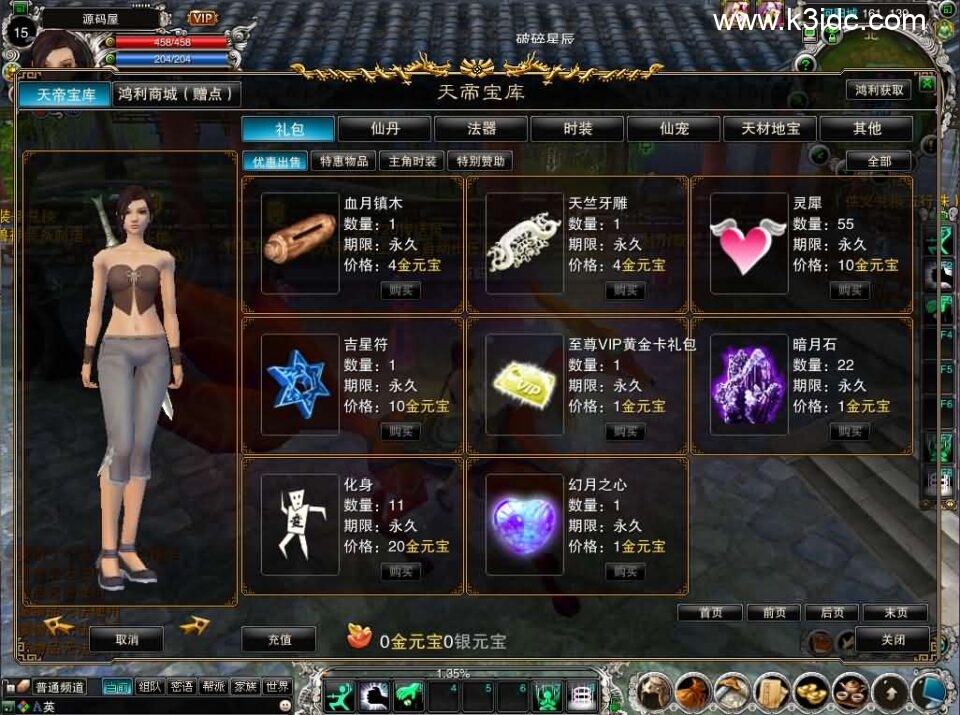Switch to the 主角时装 sub-tab

click(x=412, y=161)
